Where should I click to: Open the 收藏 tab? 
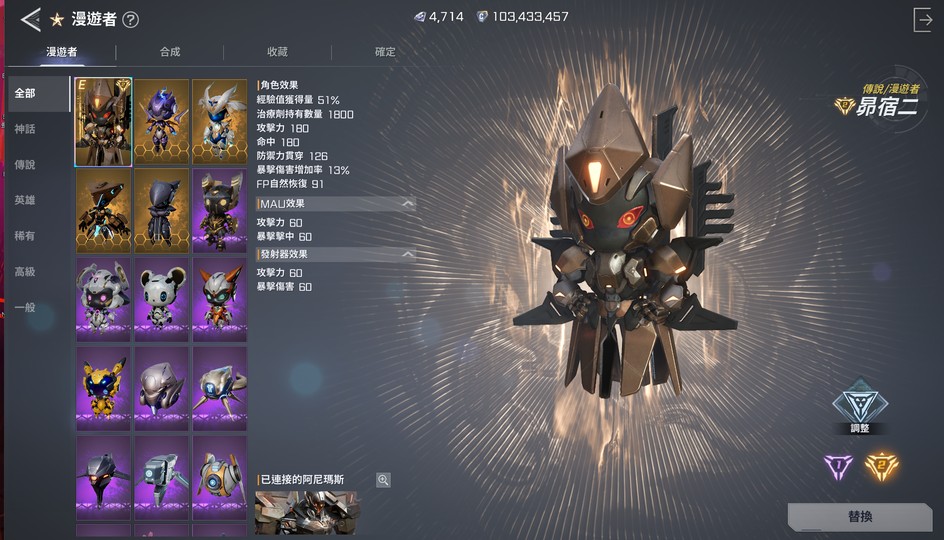click(277, 52)
